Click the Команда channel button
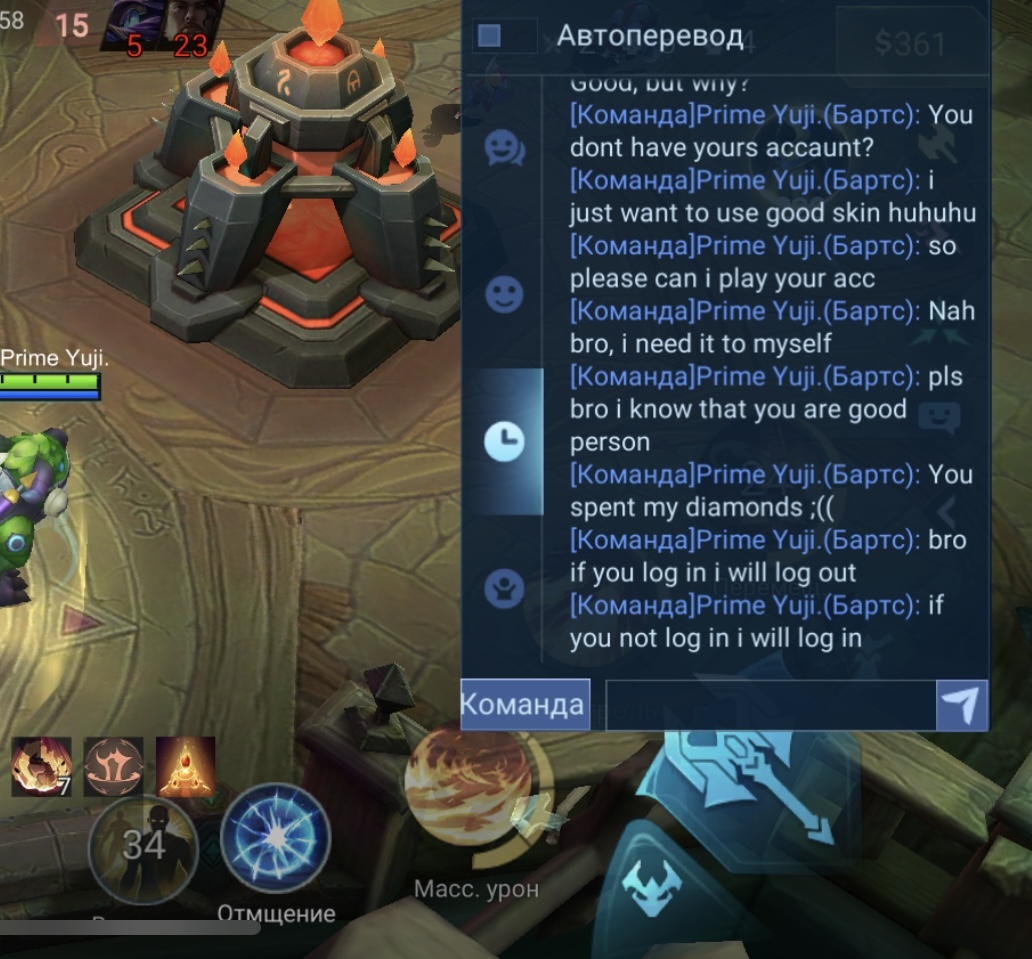The width and height of the screenshot is (1032, 959). [525, 704]
